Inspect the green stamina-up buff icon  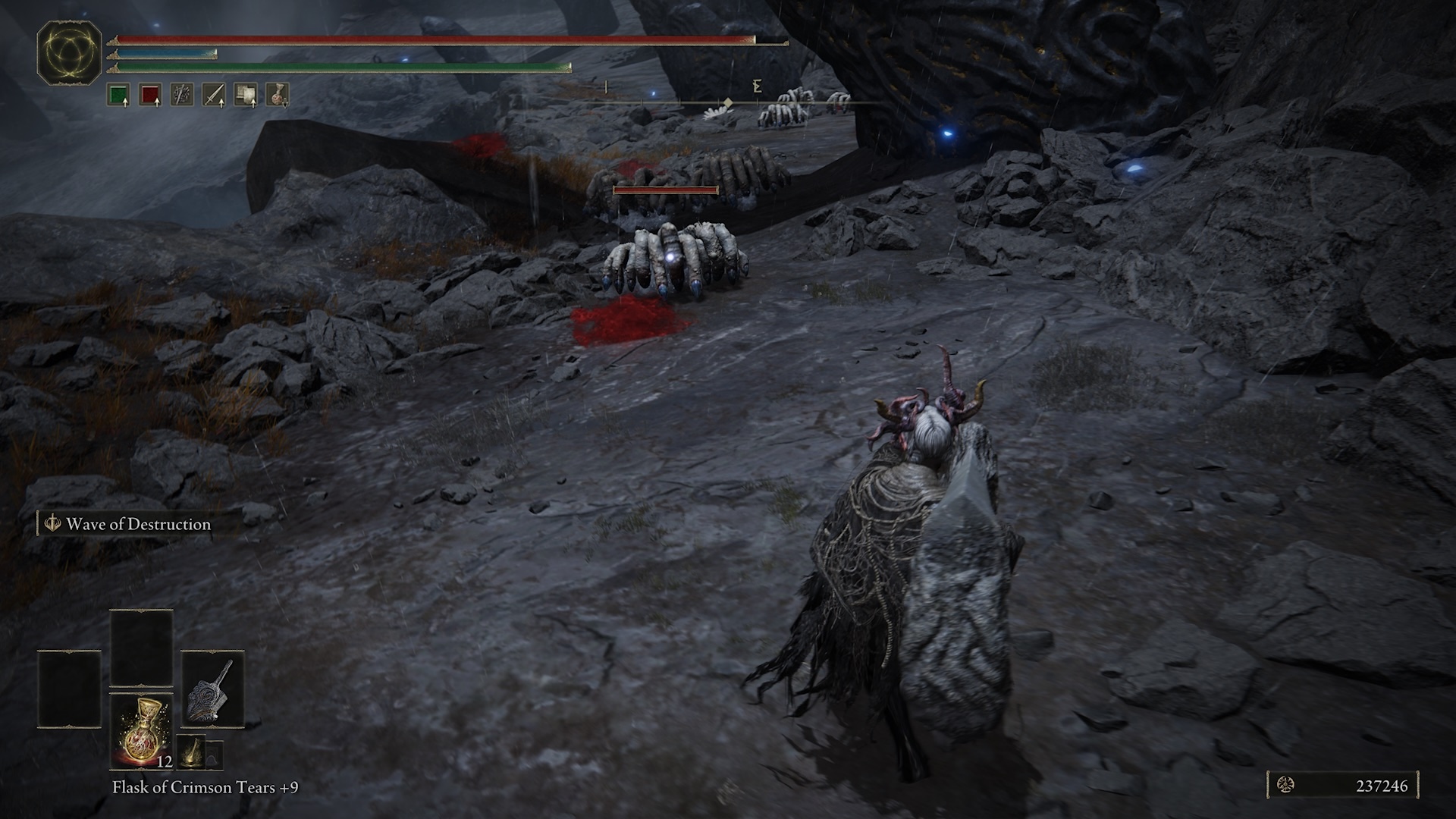click(x=118, y=95)
